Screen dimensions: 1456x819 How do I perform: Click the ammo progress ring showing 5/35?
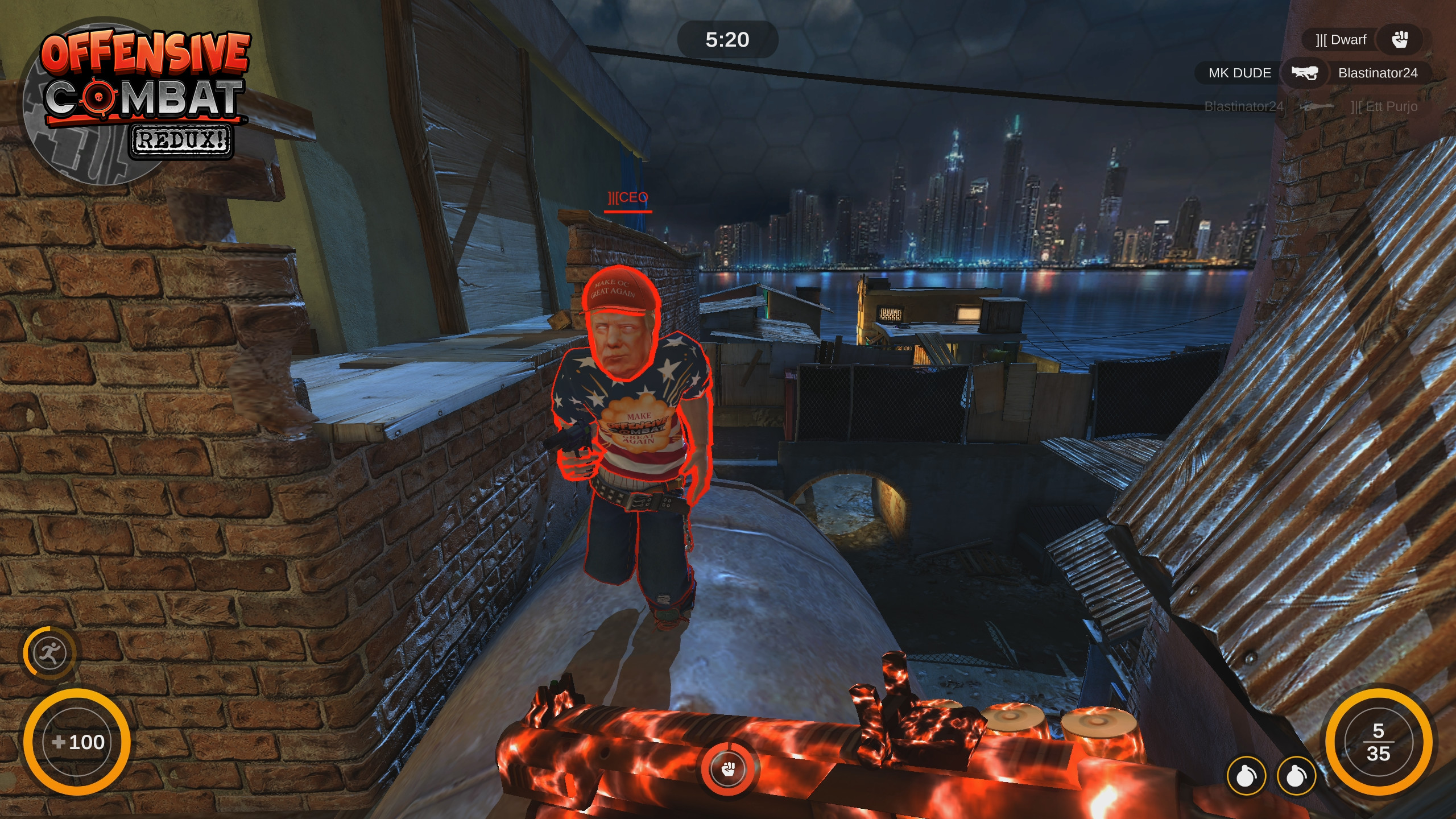pyautogui.click(x=1379, y=742)
